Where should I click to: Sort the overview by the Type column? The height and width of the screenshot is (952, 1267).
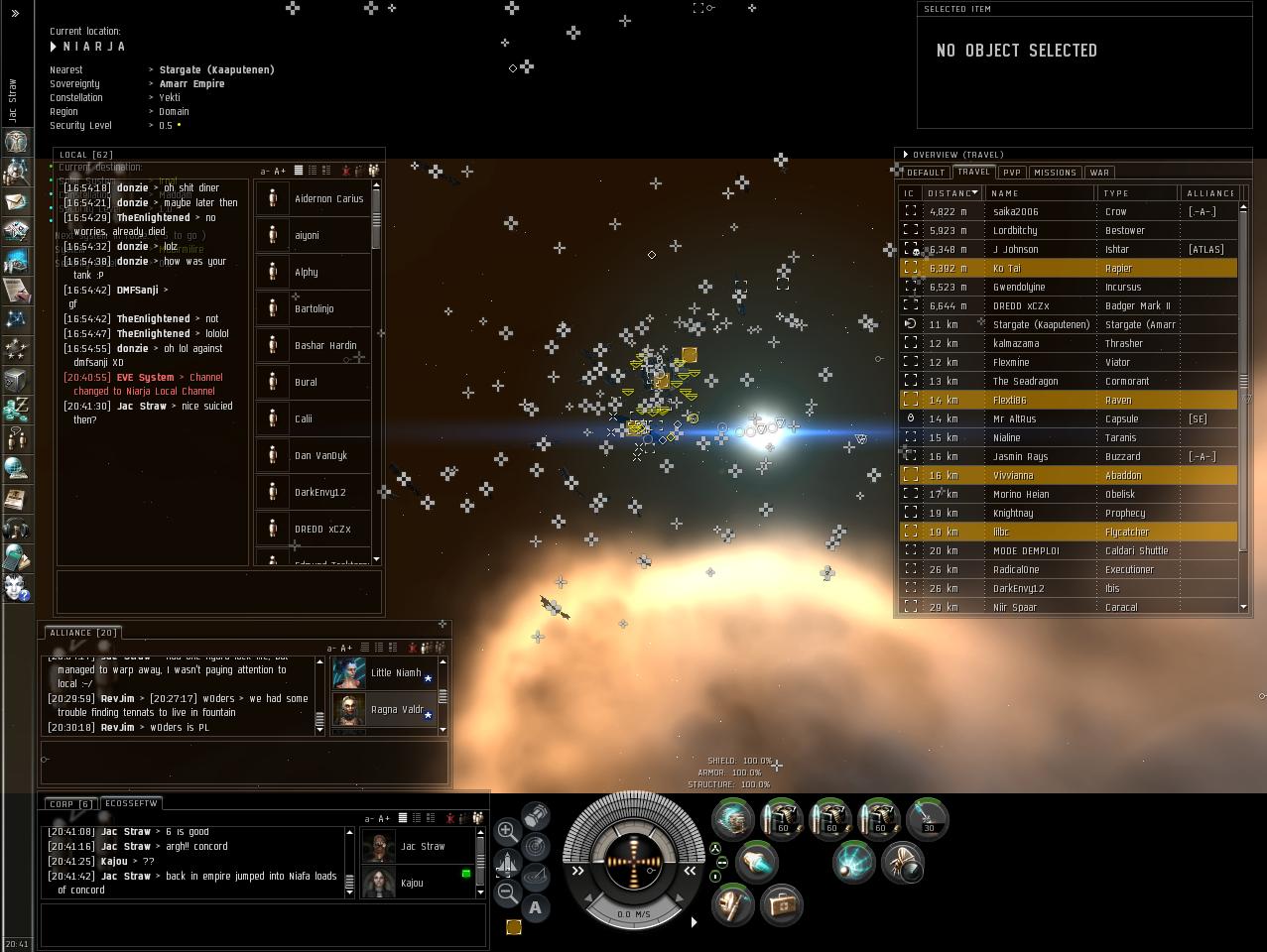[x=1137, y=193]
